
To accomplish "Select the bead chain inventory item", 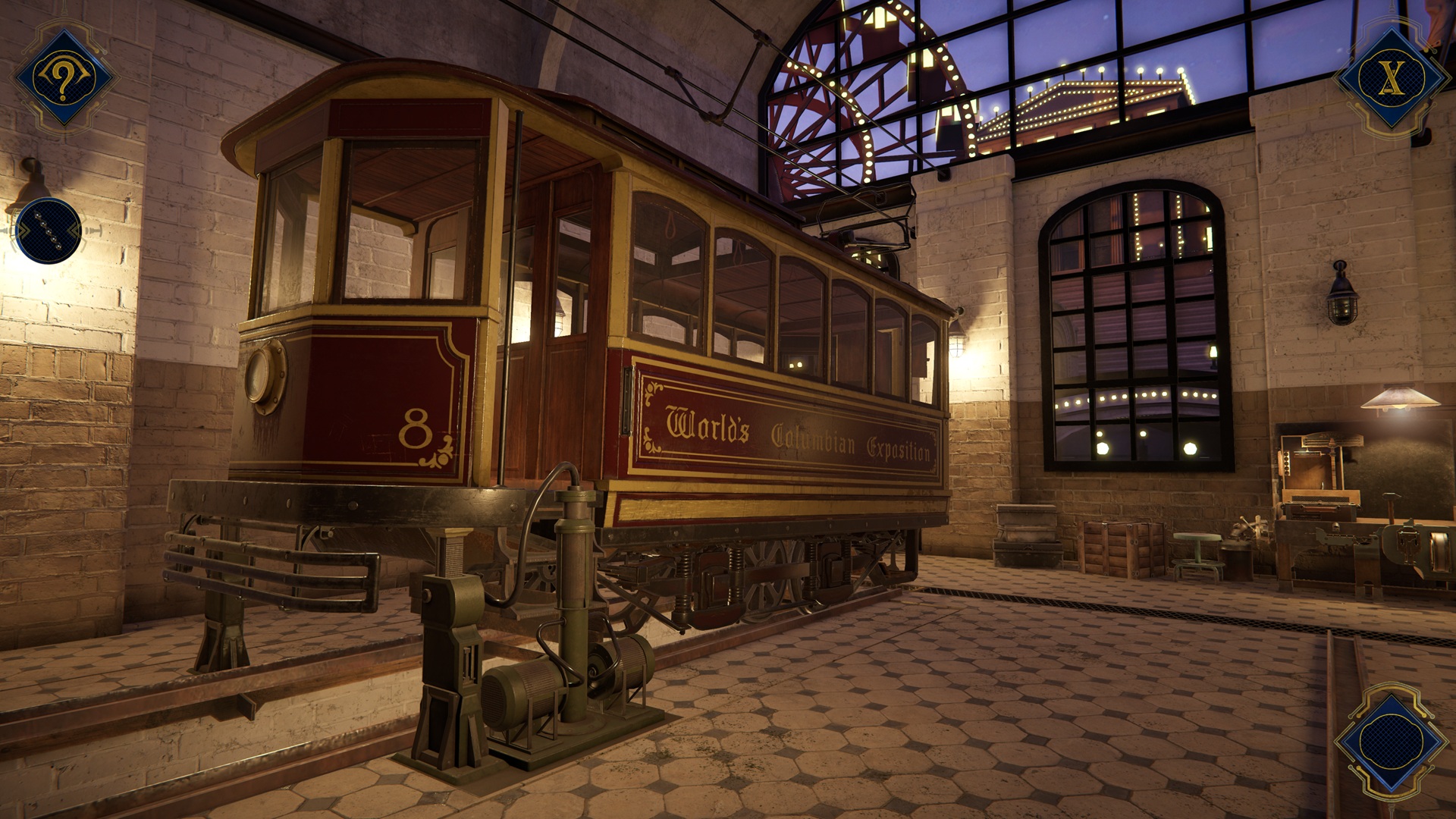I will click(48, 231).
